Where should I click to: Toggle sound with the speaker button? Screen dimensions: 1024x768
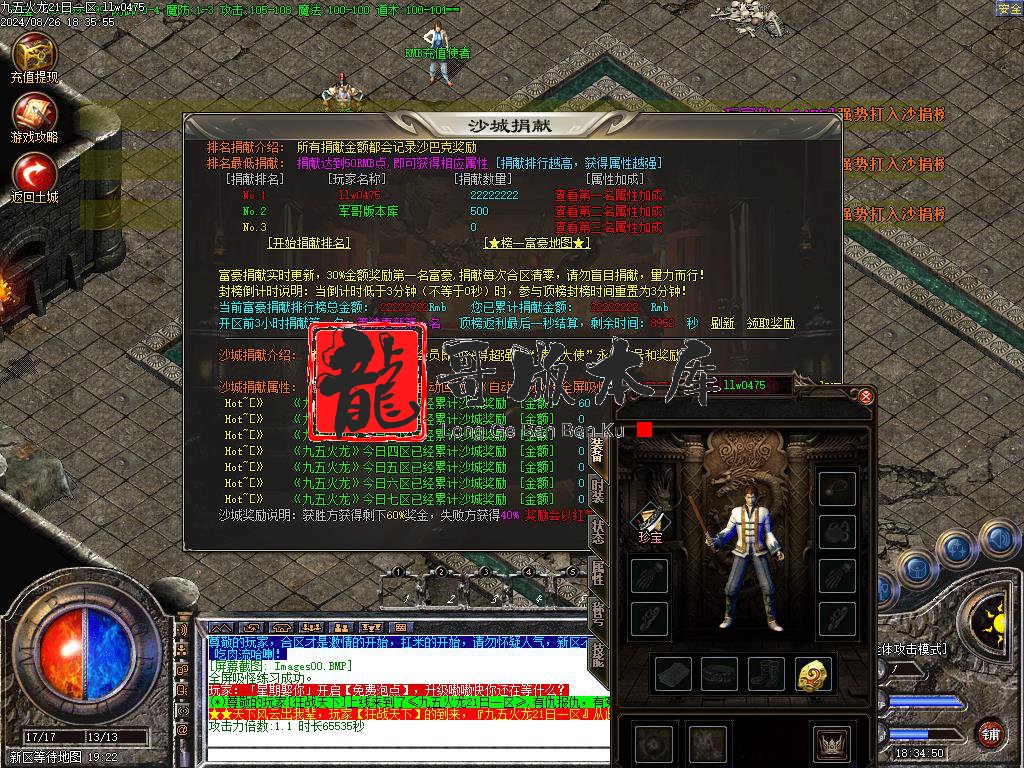click(x=998, y=540)
